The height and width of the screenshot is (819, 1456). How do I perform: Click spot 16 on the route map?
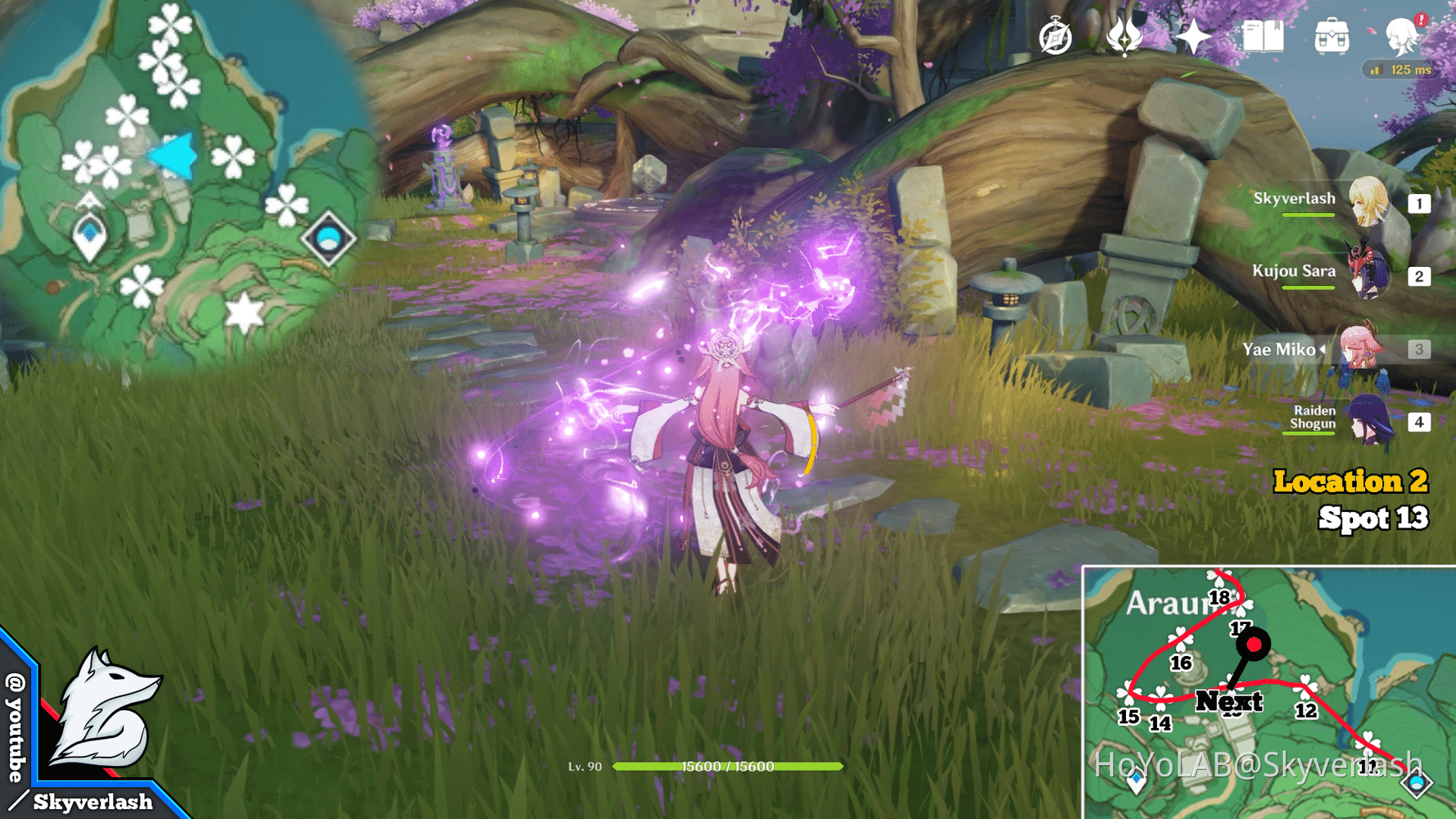pyautogui.click(x=1180, y=662)
